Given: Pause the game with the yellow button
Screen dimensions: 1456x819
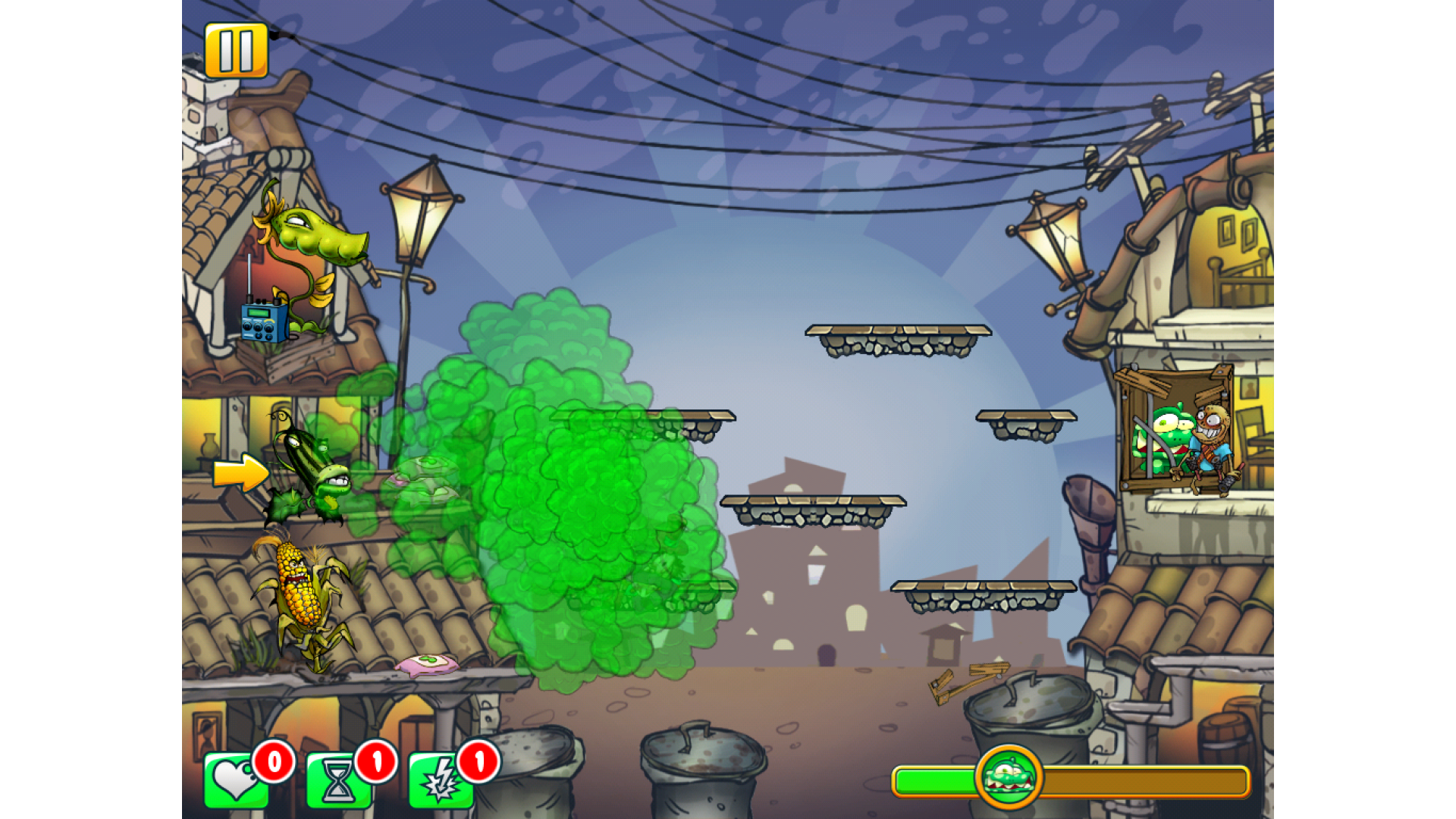Looking at the screenshot, I should click(236, 51).
